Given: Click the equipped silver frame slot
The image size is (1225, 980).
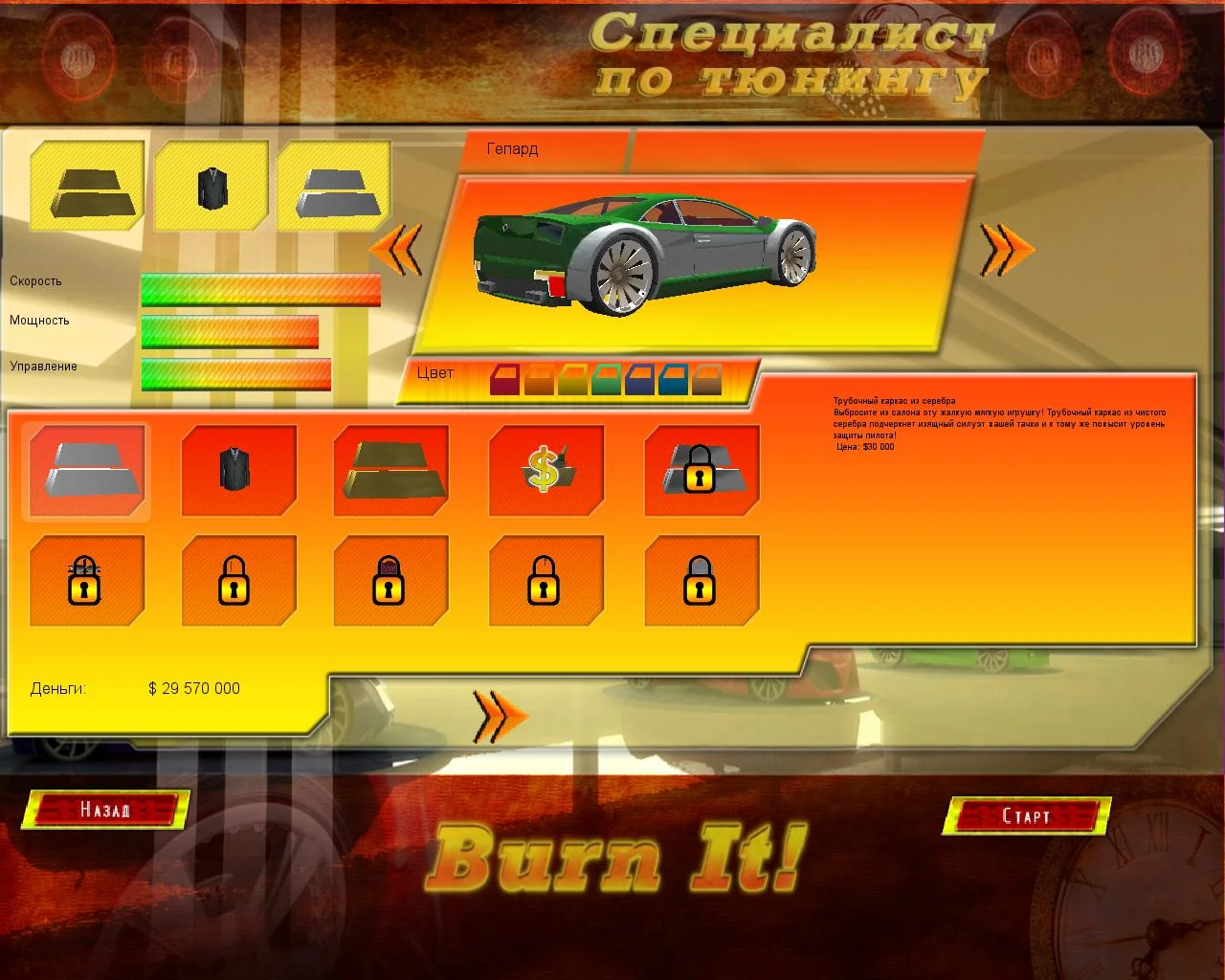Looking at the screenshot, I should tap(333, 187).
